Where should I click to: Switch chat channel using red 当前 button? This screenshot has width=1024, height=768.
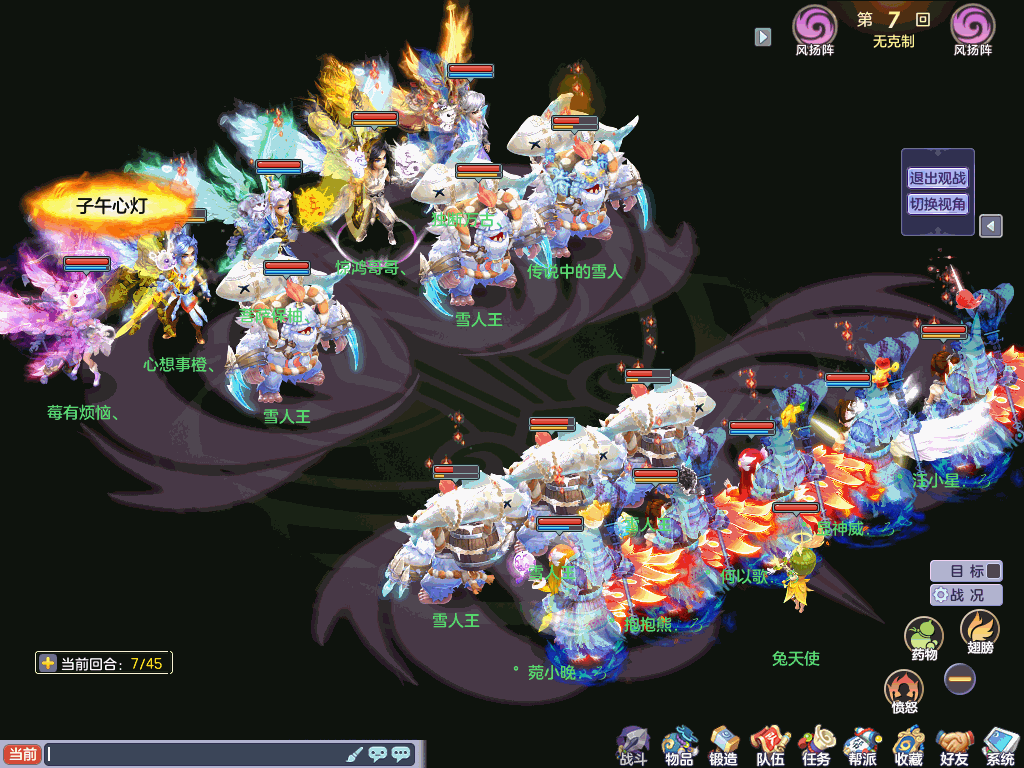(x=21, y=754)
